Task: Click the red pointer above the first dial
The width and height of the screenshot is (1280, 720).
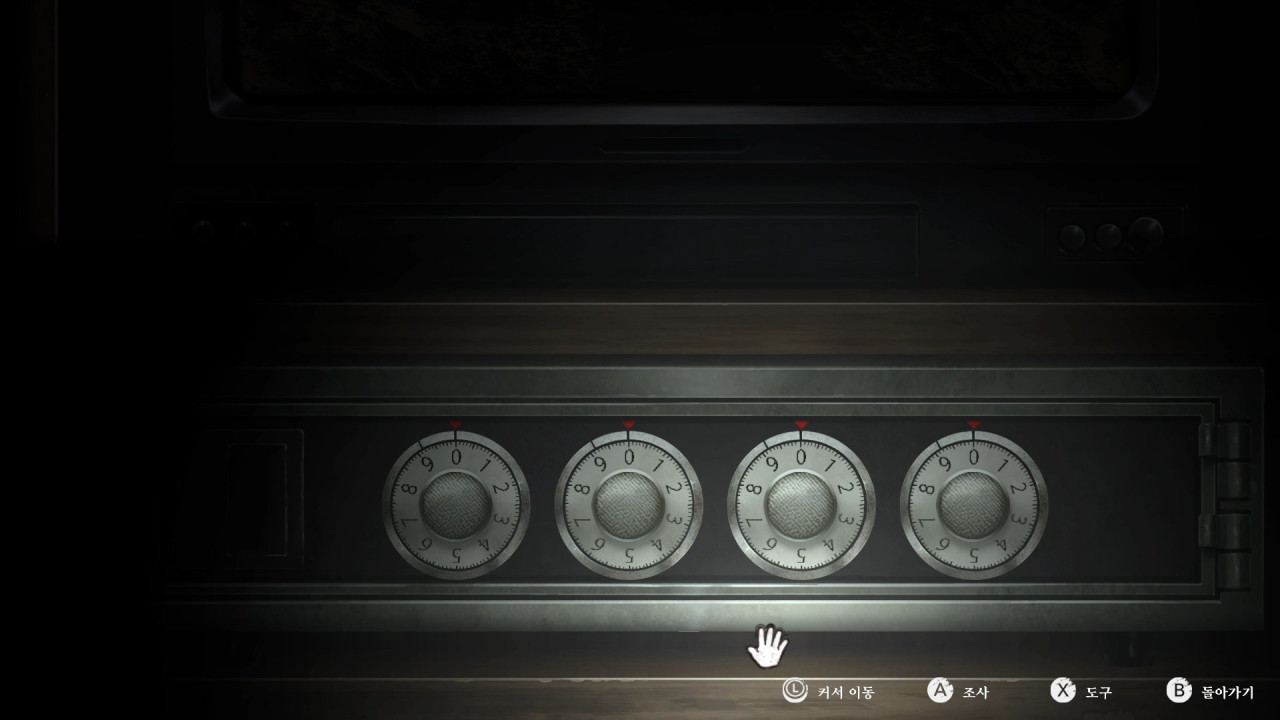Action: click(453, 424)
